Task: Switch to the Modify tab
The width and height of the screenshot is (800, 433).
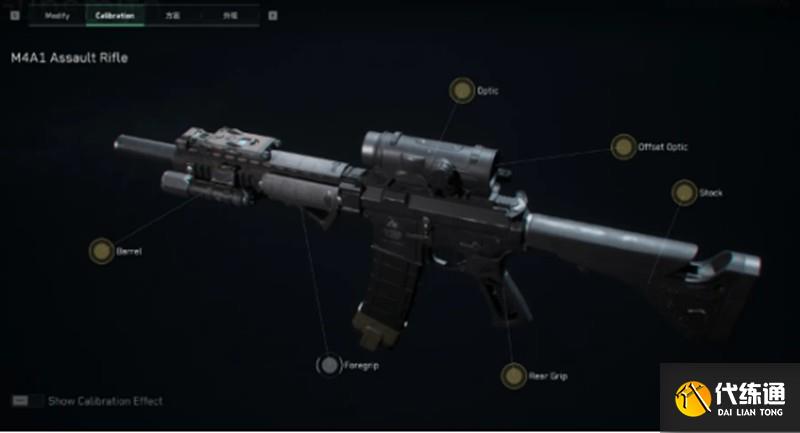Action: point(56,16)
